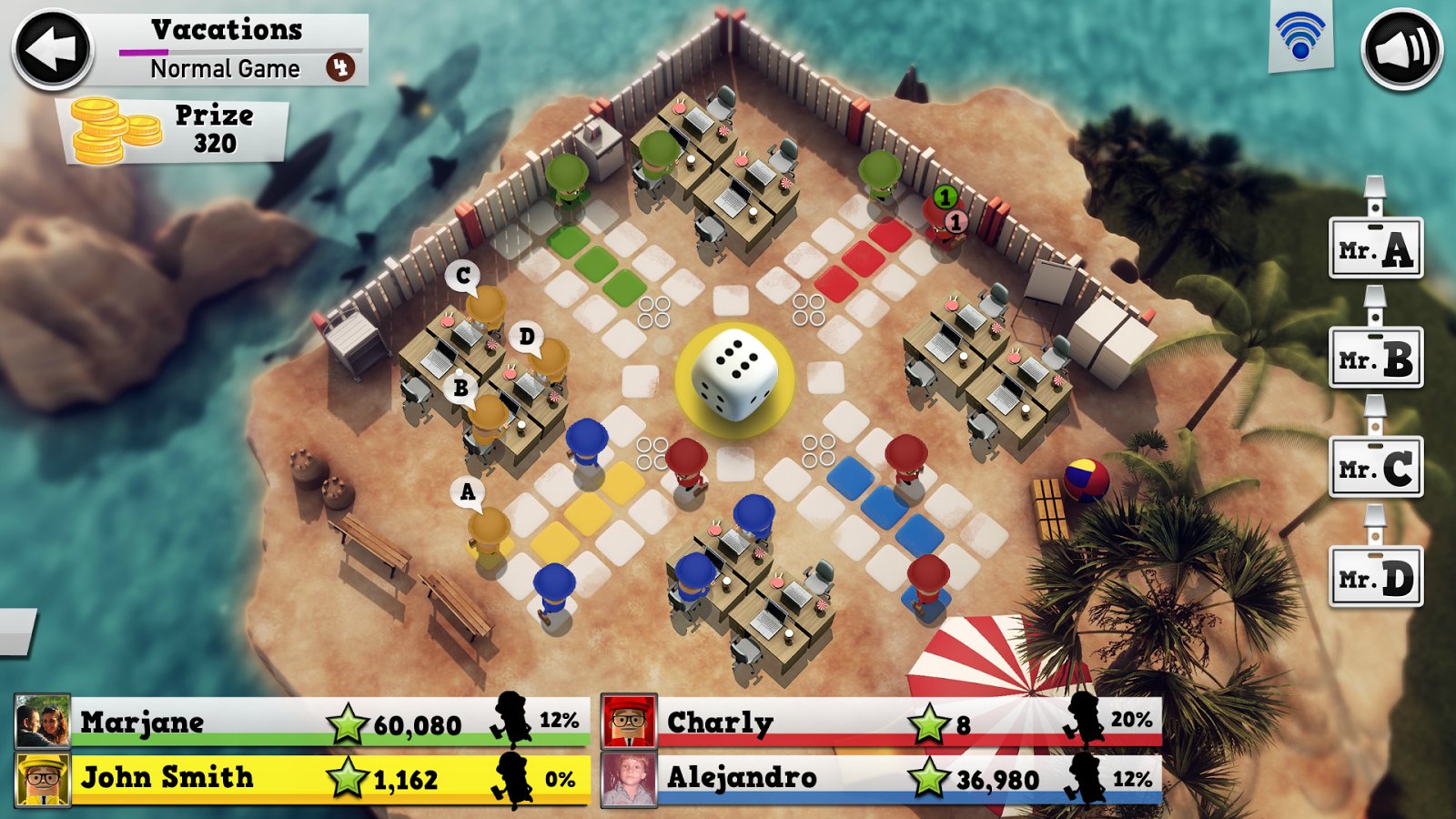Select yellow pawn labeled A

coord(488,533)
